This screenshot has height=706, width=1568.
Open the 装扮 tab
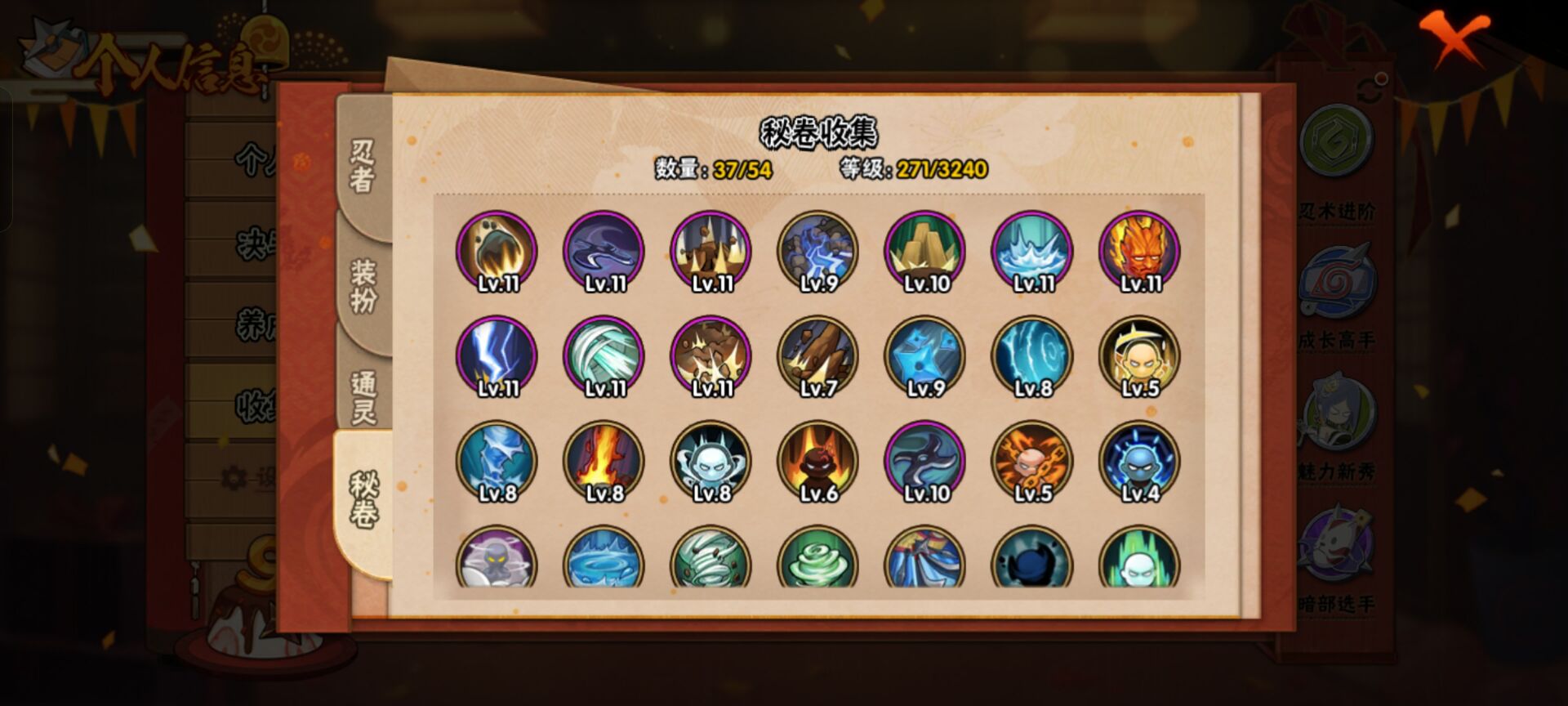coord(363,285)
